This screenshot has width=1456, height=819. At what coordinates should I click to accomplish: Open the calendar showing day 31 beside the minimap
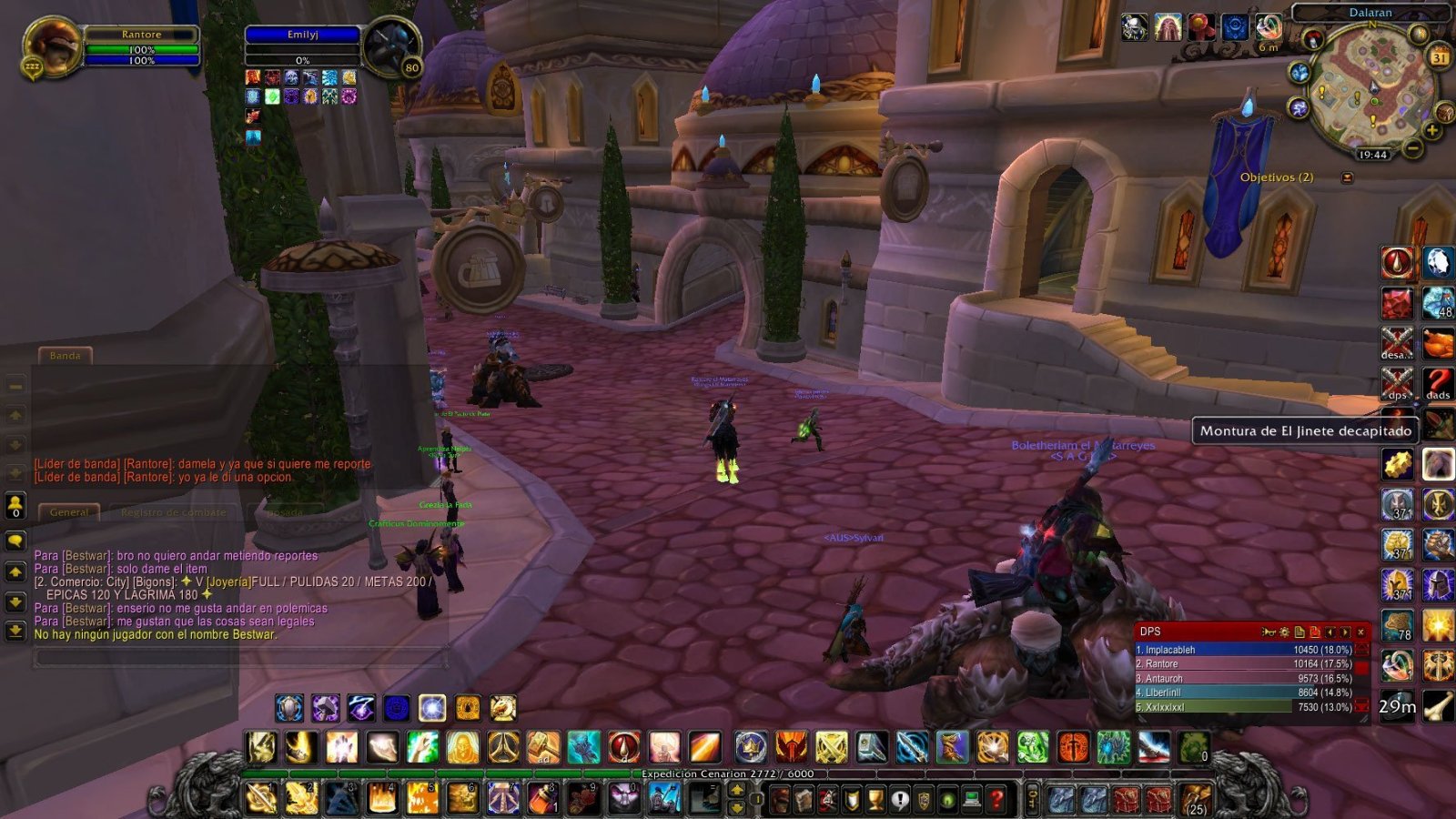(1439, 58)
